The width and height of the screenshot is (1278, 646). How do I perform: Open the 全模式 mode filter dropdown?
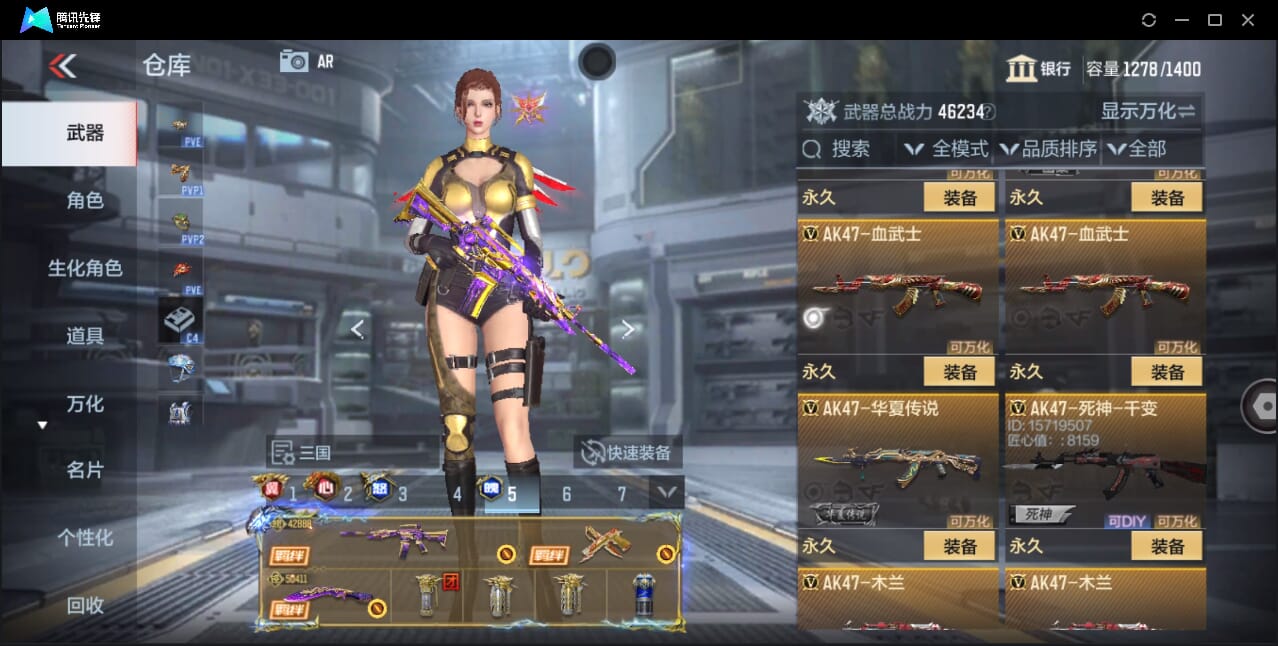[946, 149]
